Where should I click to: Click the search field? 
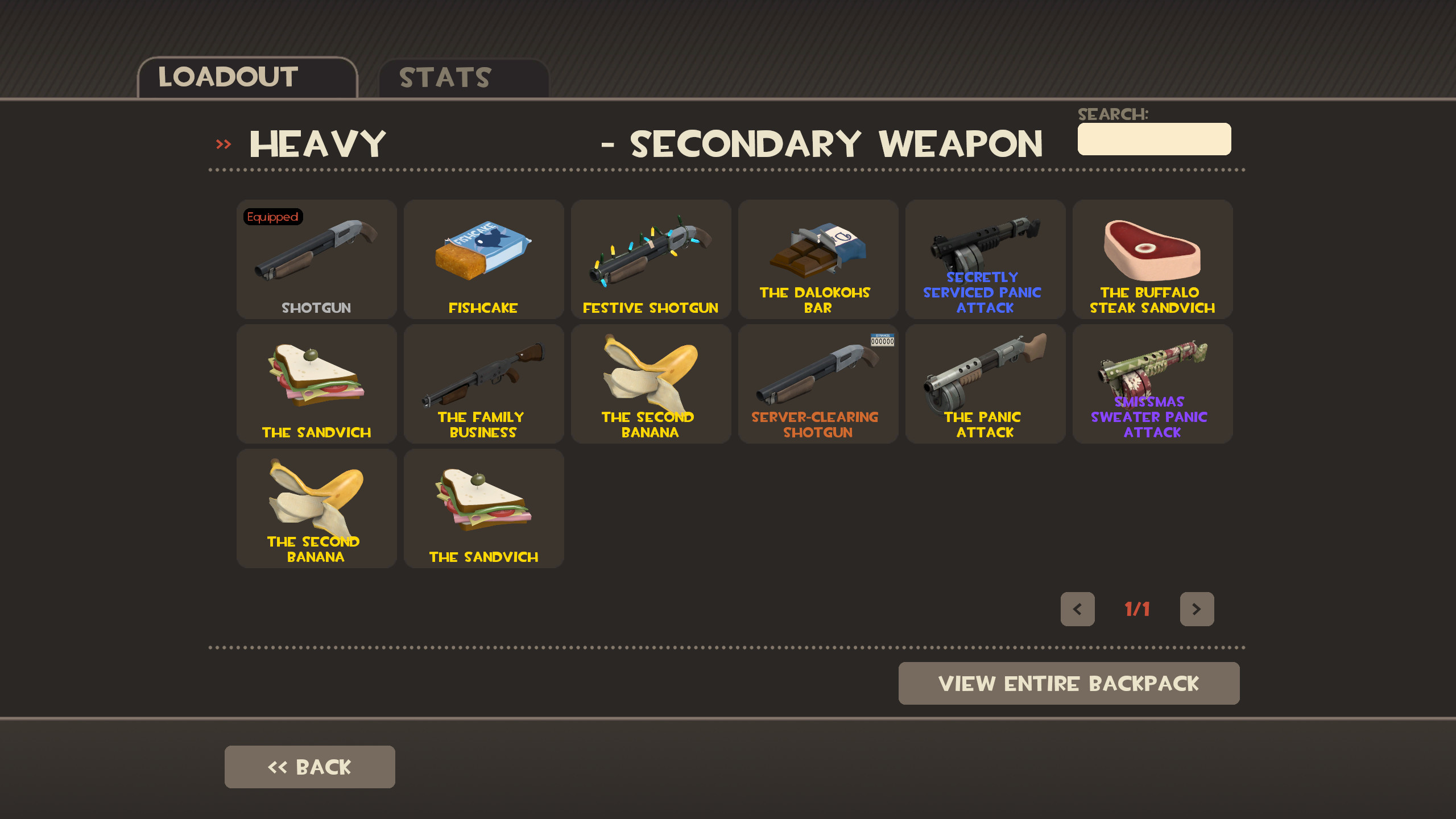[x=1153, y=139]
